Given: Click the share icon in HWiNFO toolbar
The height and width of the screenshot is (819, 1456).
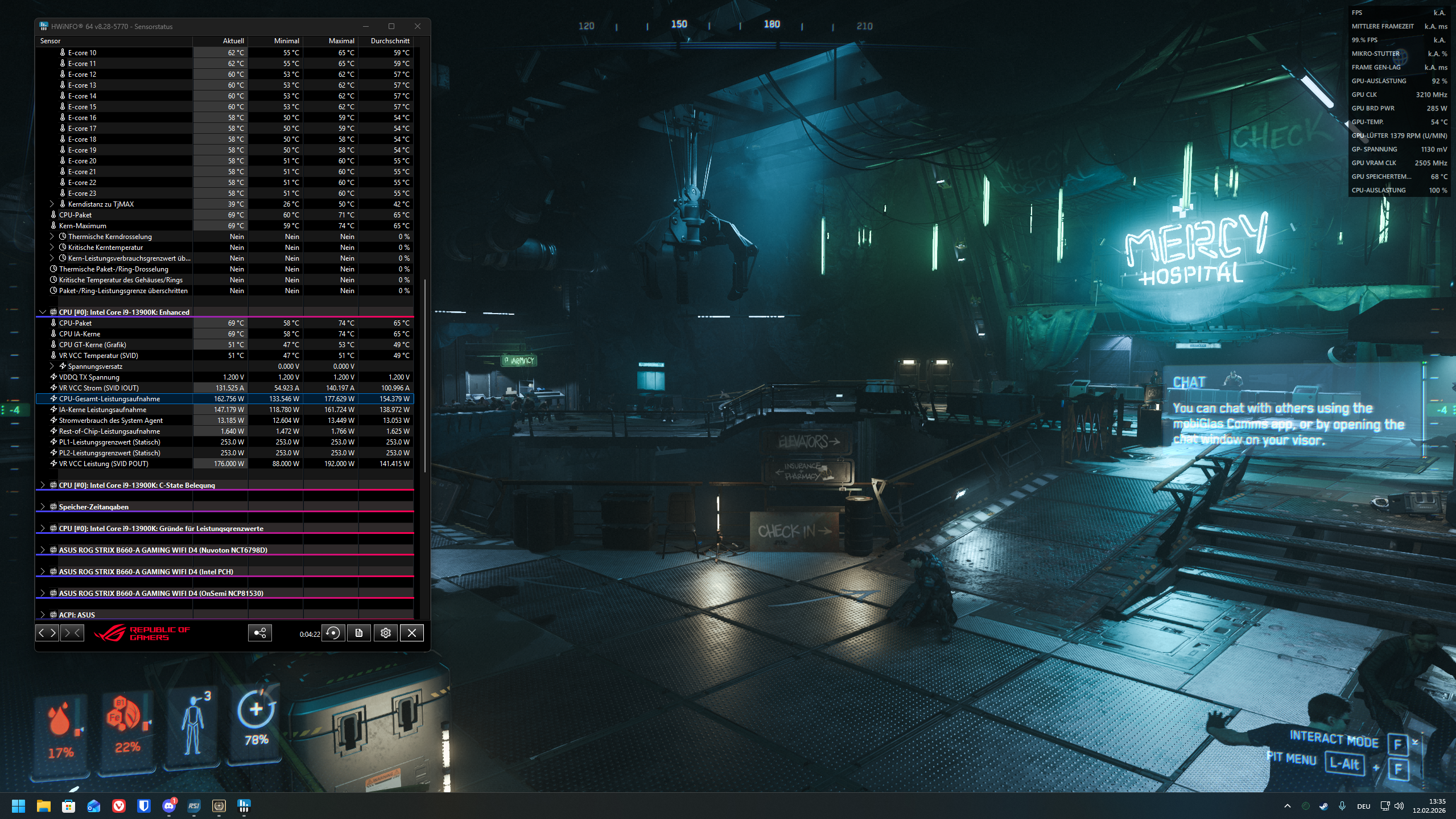Looking at the screenshot, I should click(x=259, y=632).
